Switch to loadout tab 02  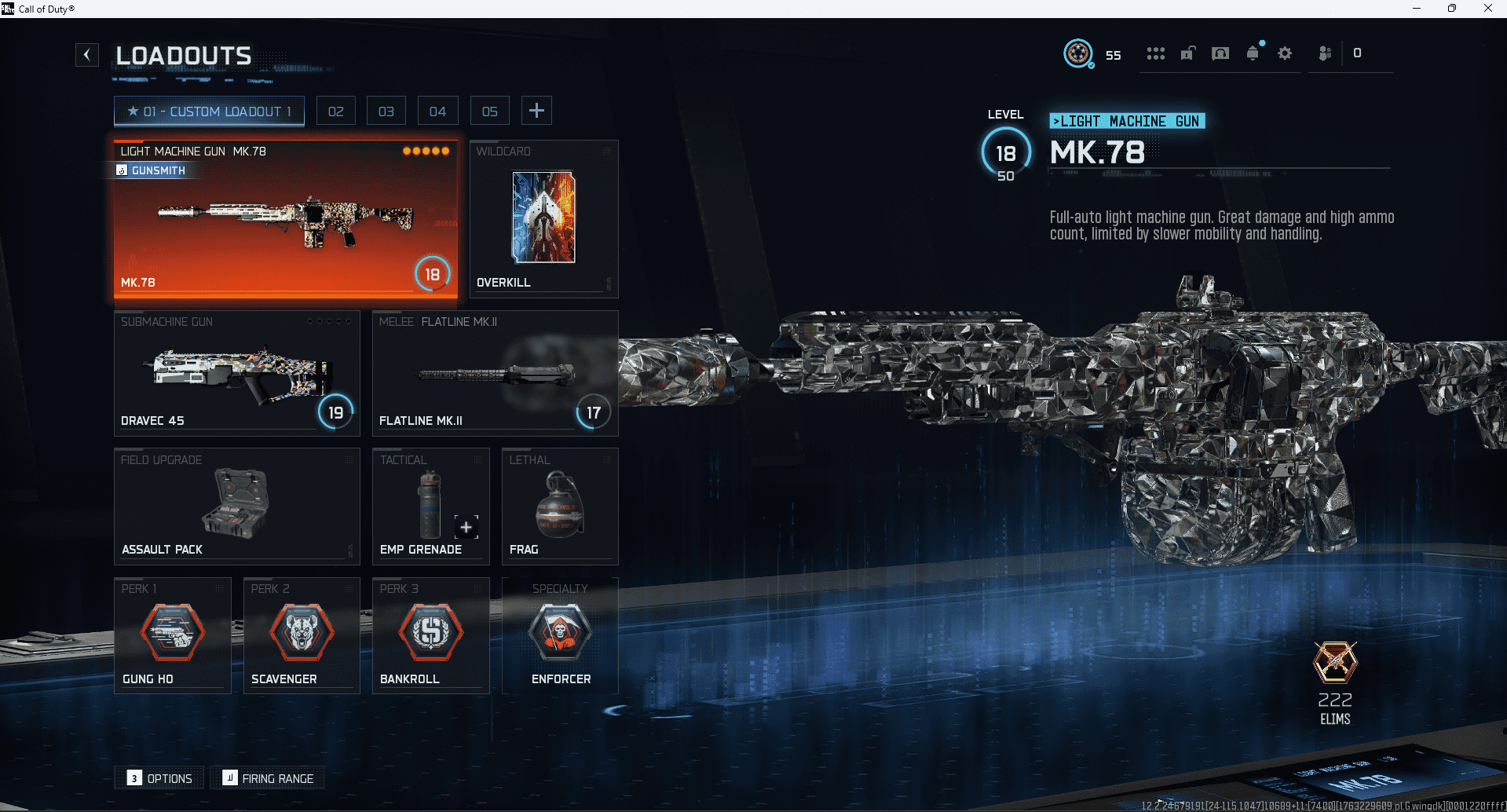(335, 110)
